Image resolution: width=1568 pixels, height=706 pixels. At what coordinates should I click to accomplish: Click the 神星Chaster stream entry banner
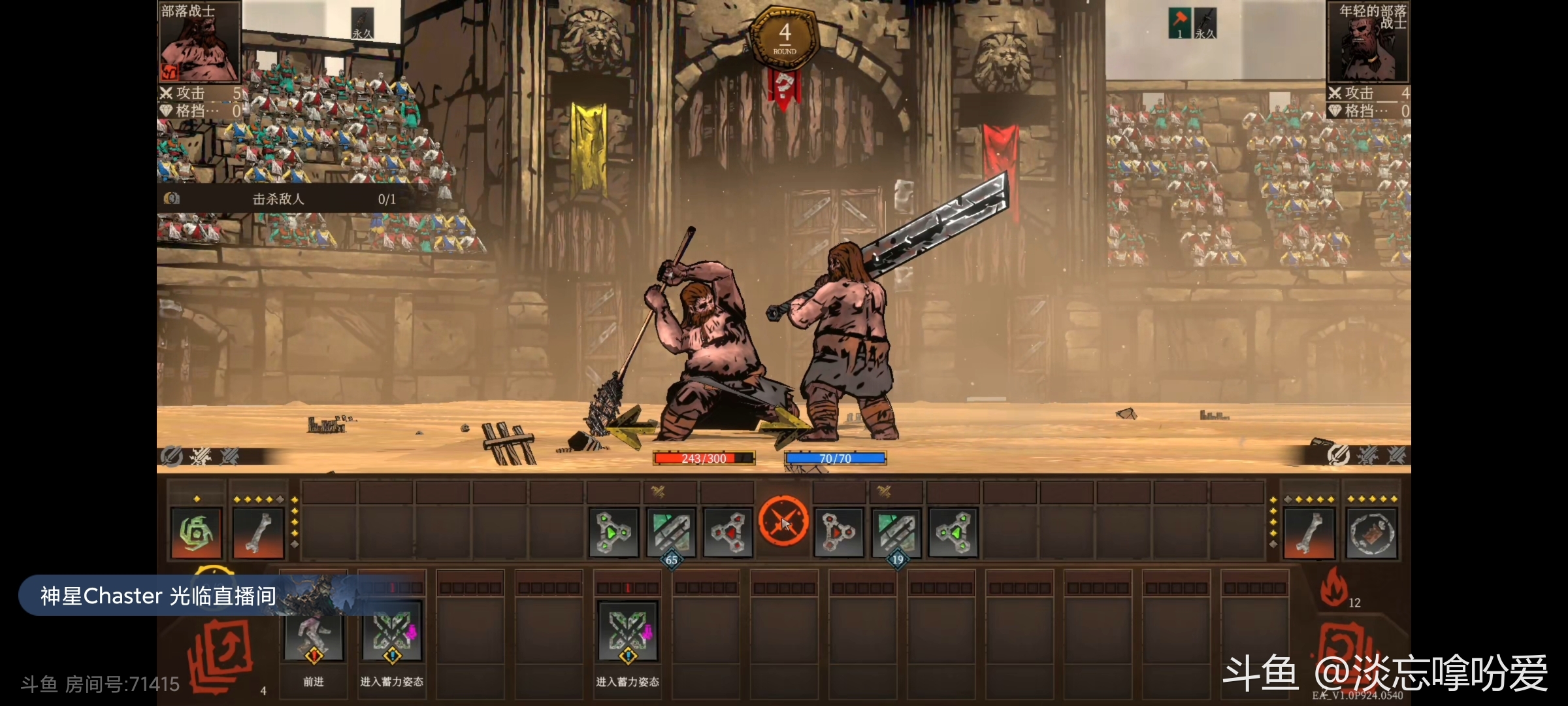(x=158, y=596)
